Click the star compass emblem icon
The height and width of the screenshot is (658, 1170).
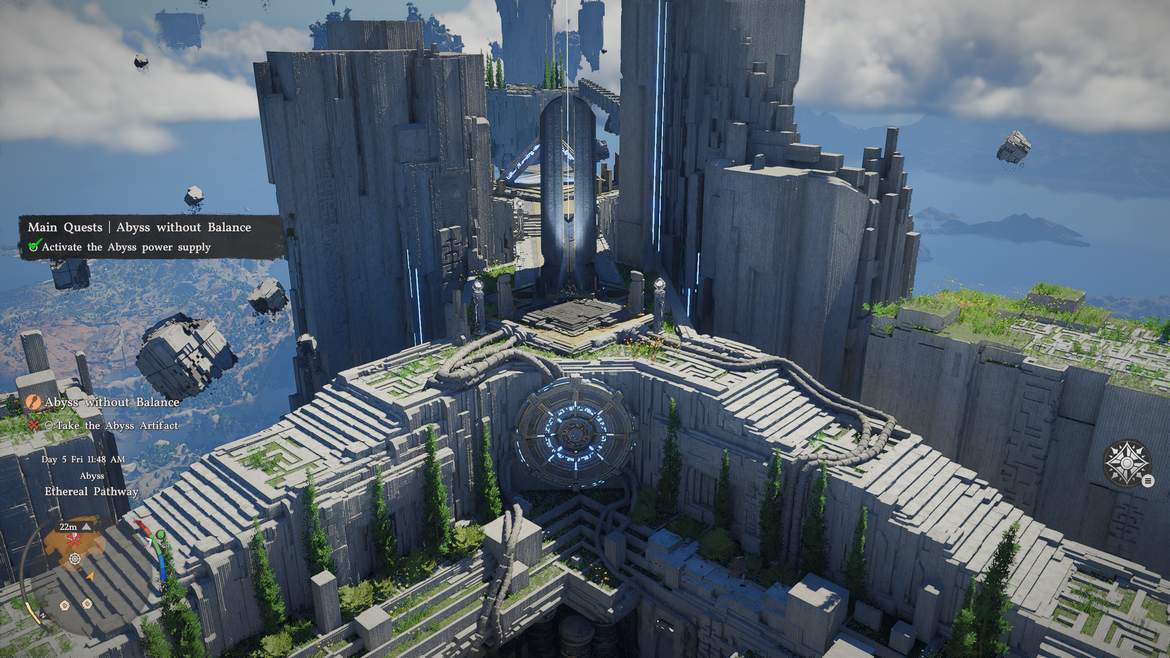click(1126, 462)
